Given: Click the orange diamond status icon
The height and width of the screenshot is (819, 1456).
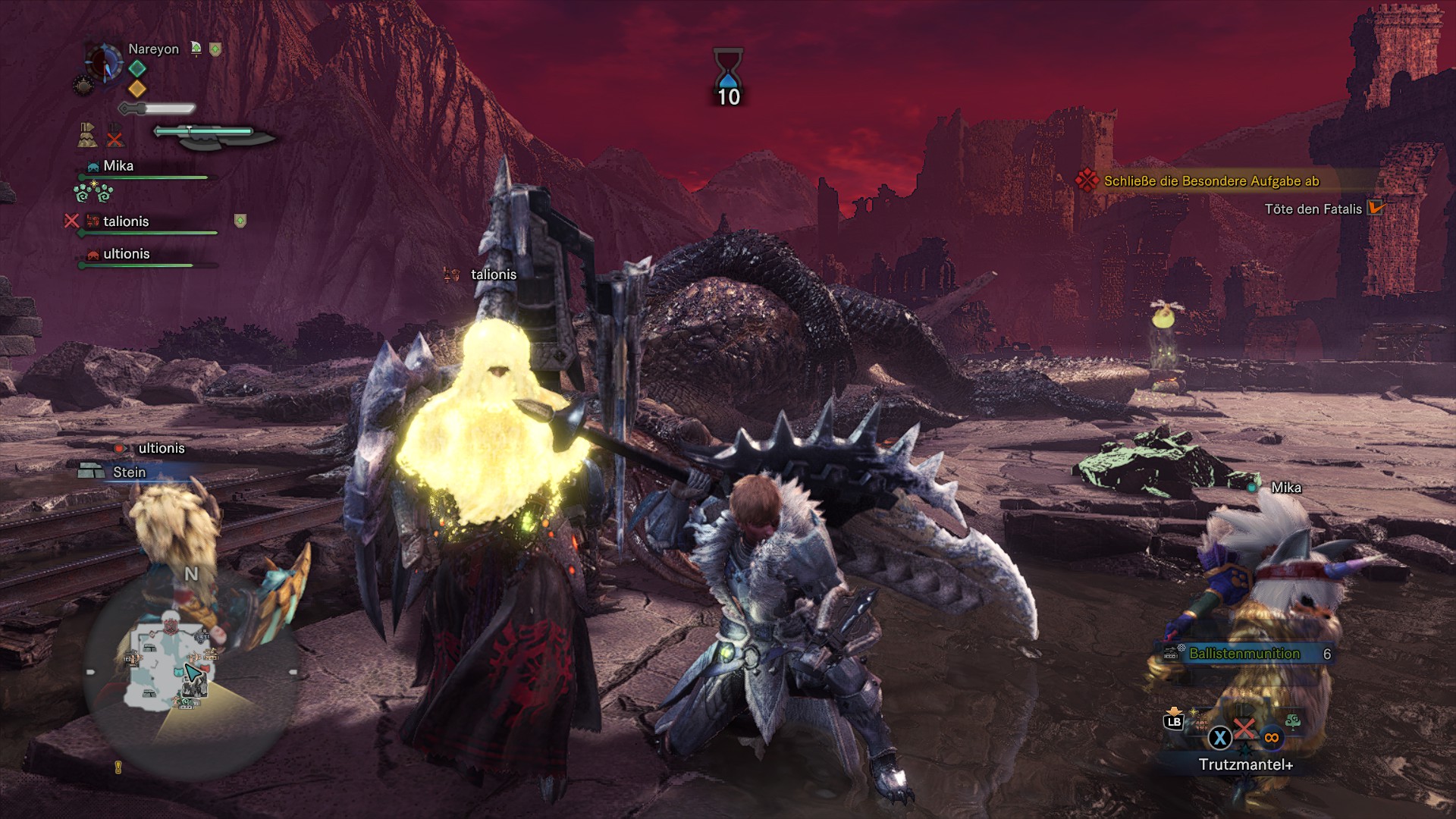Looking at the screenshot, I should click(x=137, y=89).
